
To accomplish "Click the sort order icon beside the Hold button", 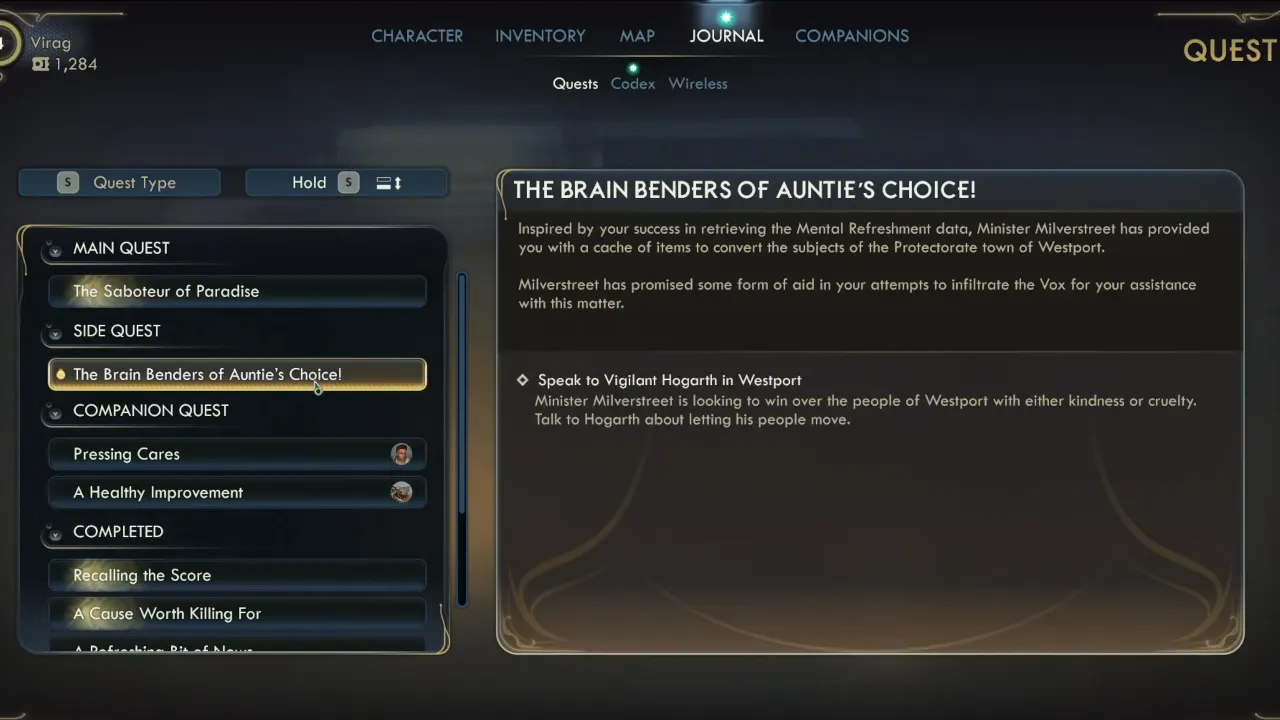I will pyautogui.click(x=387, y=182).
